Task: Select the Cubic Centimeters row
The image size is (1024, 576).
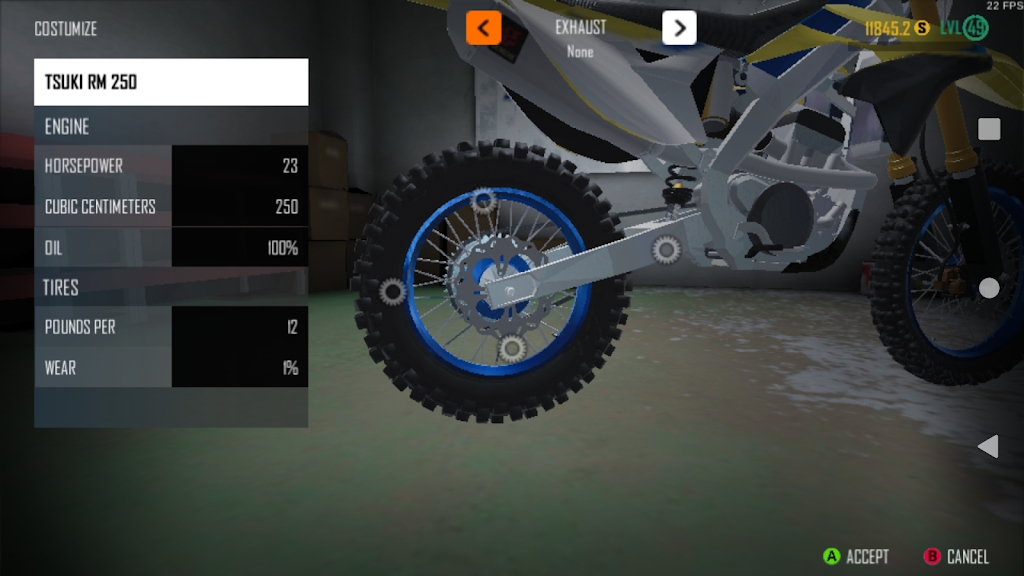Action: click(171, 207)
